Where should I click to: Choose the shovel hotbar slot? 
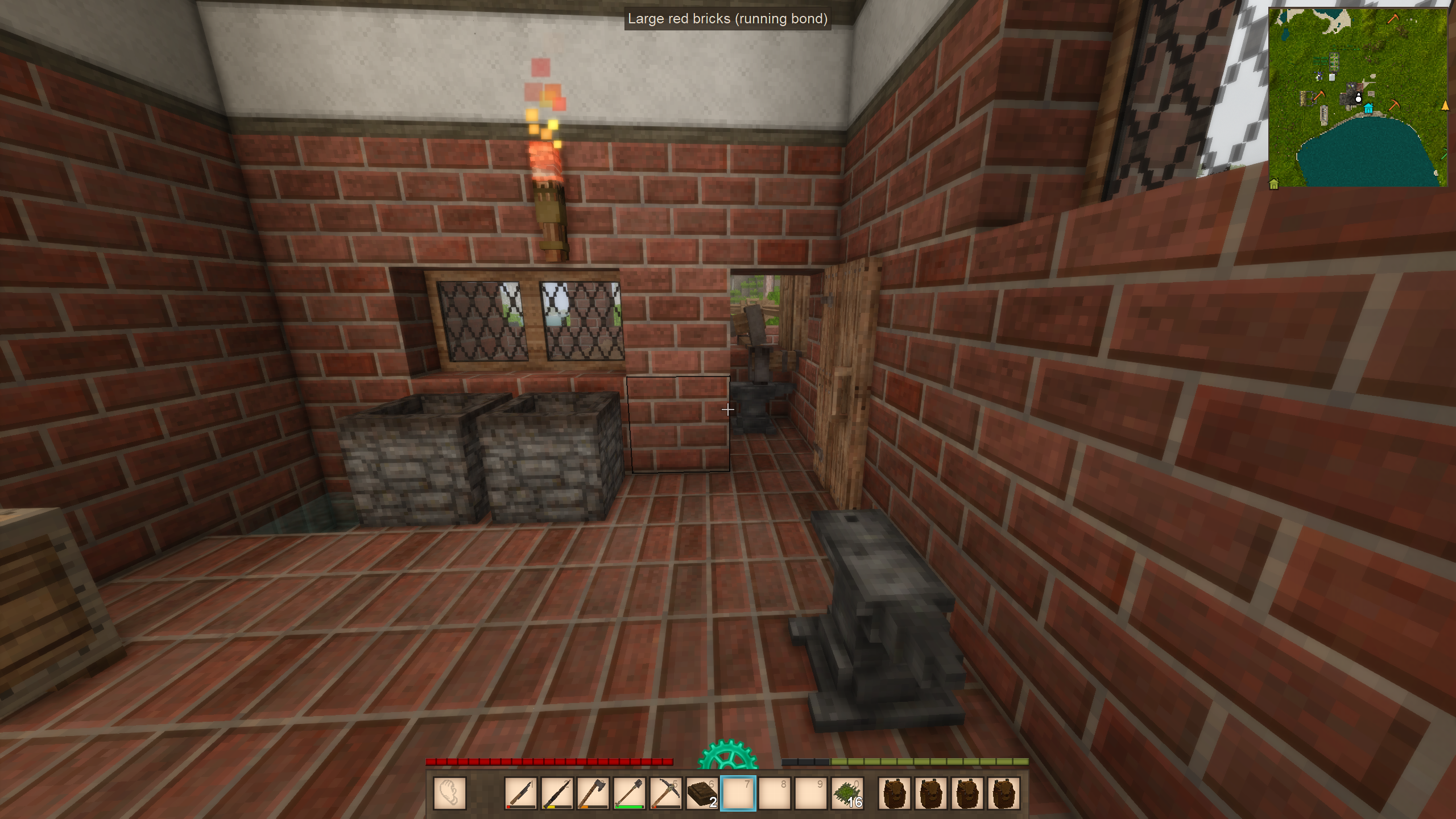tap(630, 793)
